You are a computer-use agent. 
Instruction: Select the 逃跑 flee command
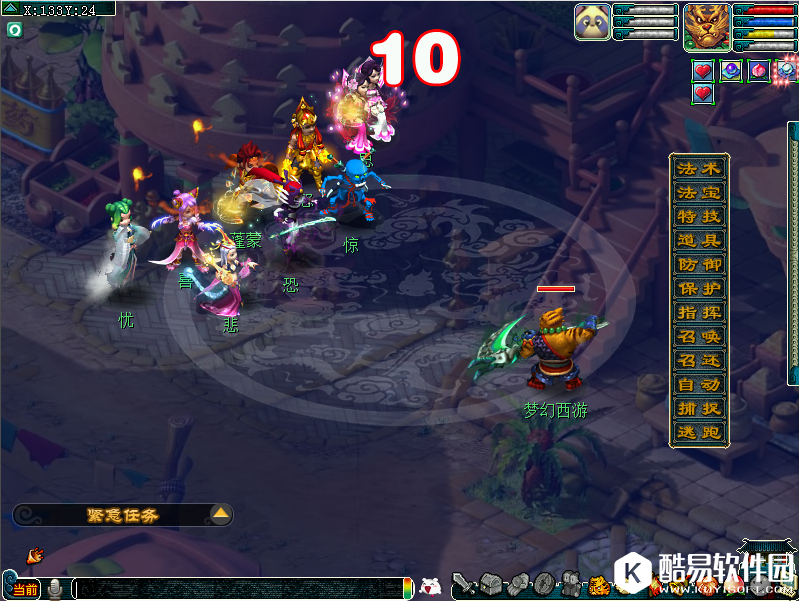click(698, 432)
